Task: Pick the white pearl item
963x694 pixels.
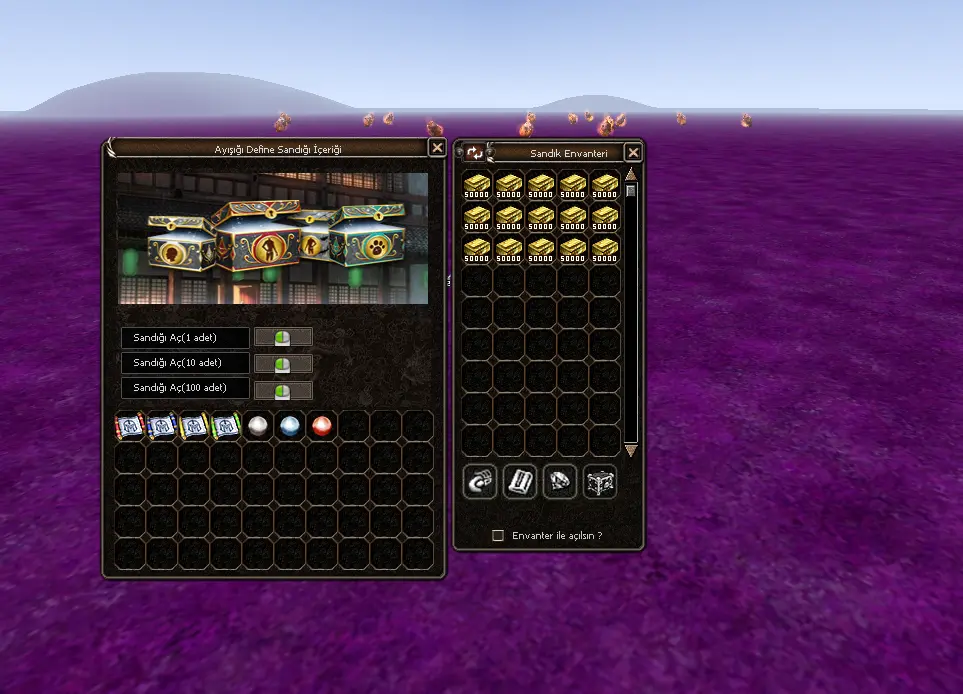Action: tap(258, 426)
